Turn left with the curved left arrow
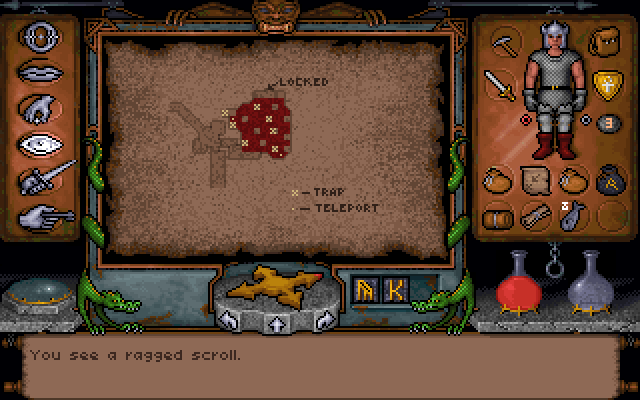Viewport: 640px width, 400px height. point(230,320)
